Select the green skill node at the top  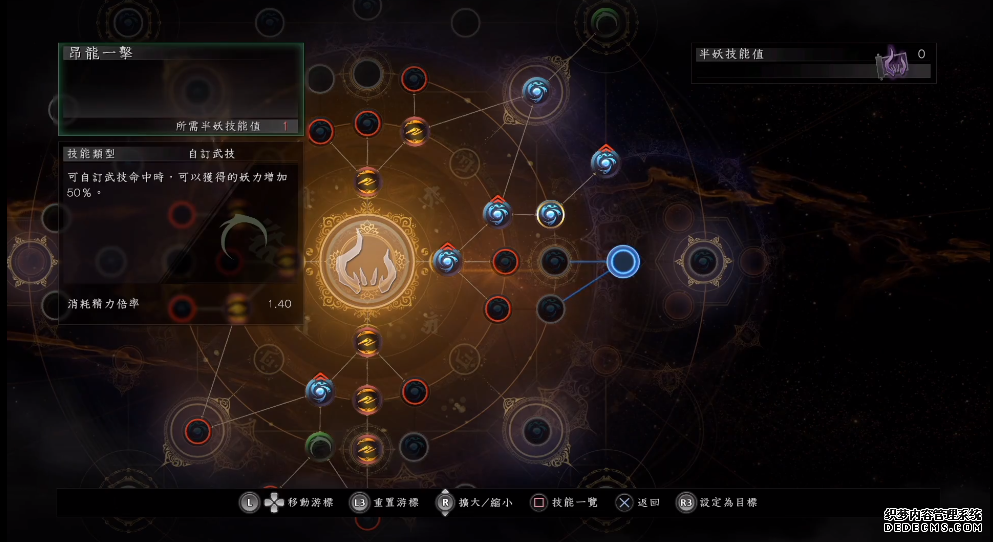604,19
